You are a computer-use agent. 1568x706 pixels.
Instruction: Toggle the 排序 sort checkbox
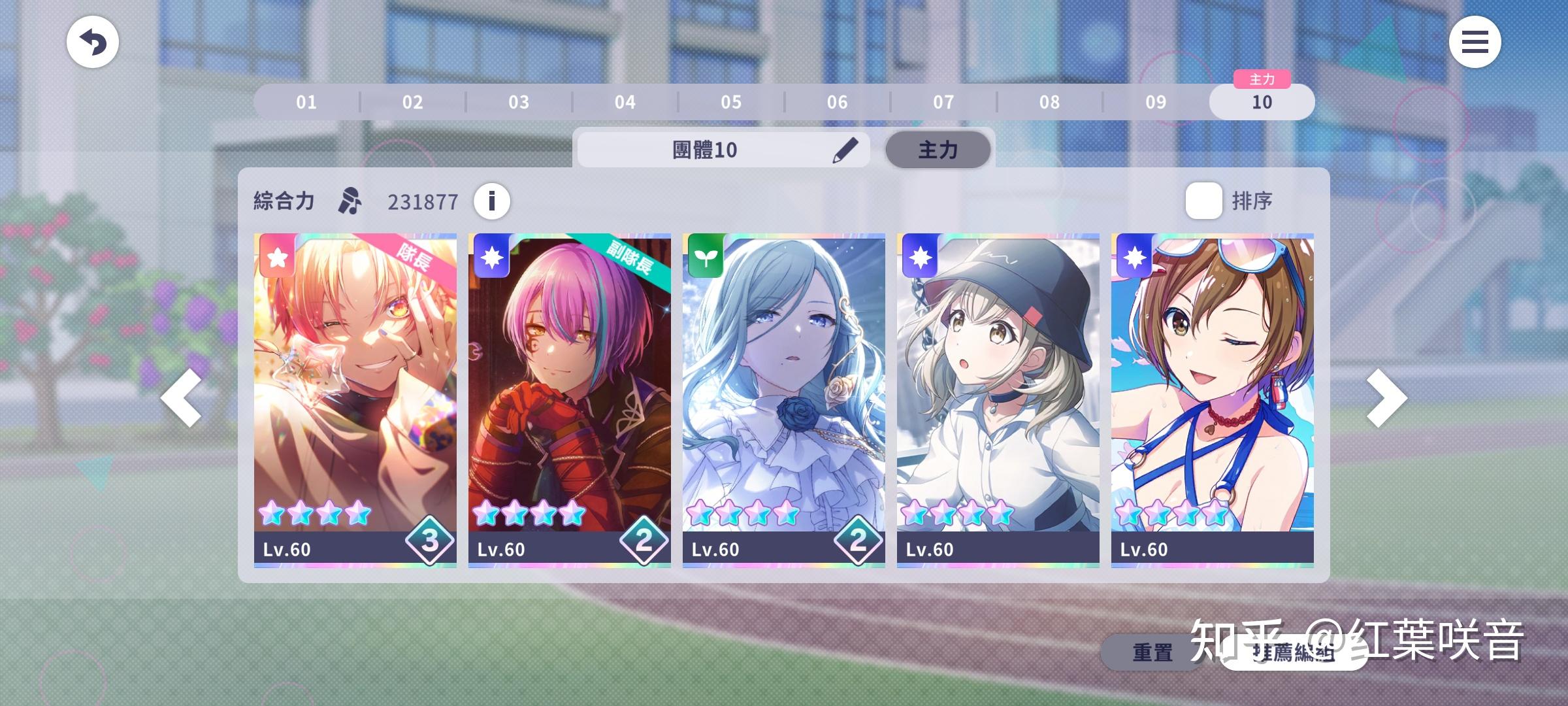point(1203,201)
